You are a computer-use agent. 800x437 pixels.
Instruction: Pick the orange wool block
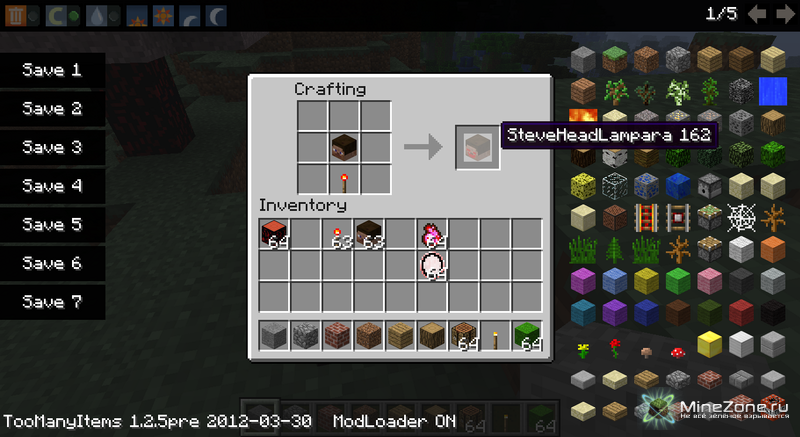point(772,249)
